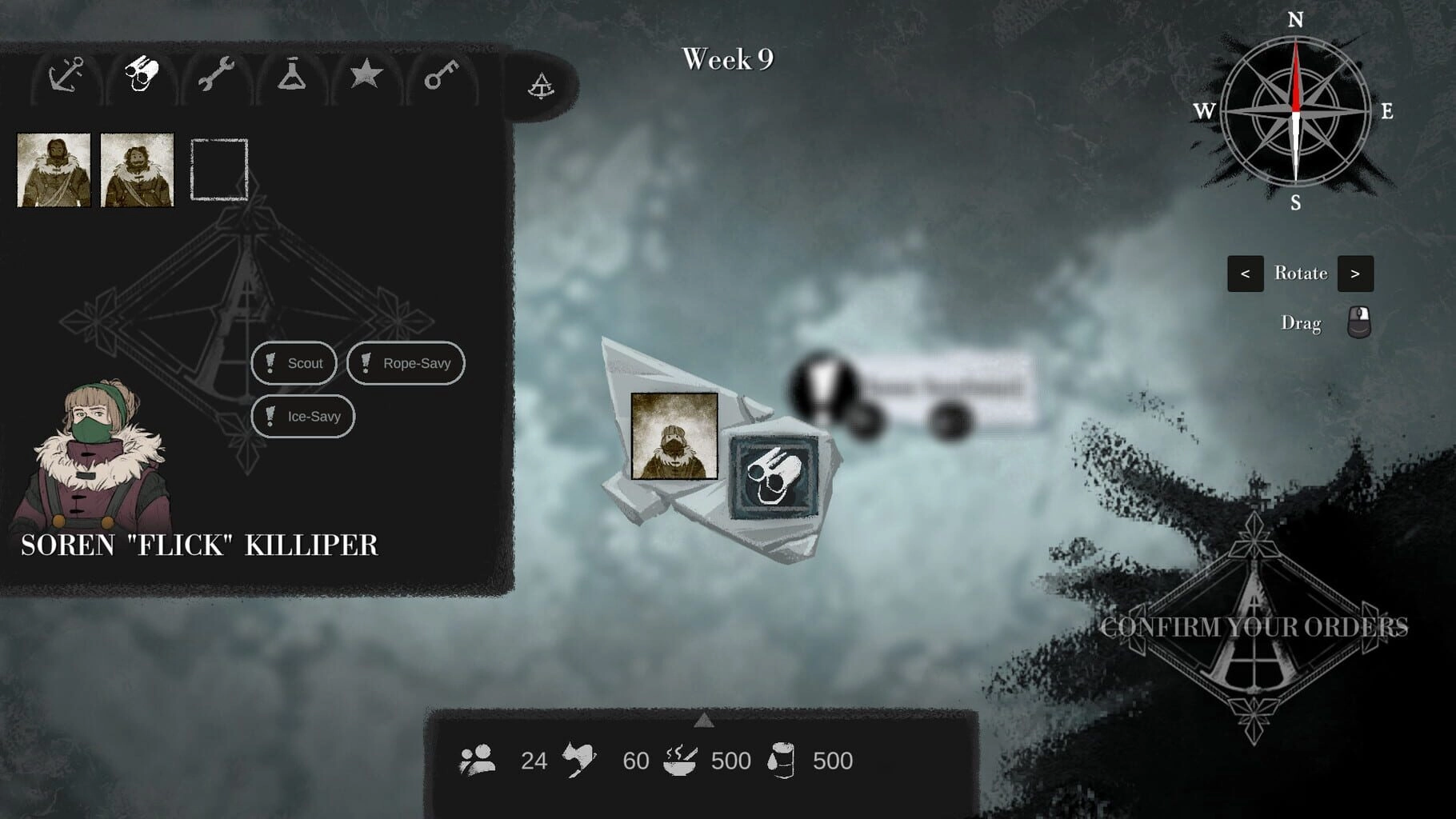Image resolution: width=1456 pixels, height=819 pixels.
Task: Switch to the anchor tab
Action: 66,75
